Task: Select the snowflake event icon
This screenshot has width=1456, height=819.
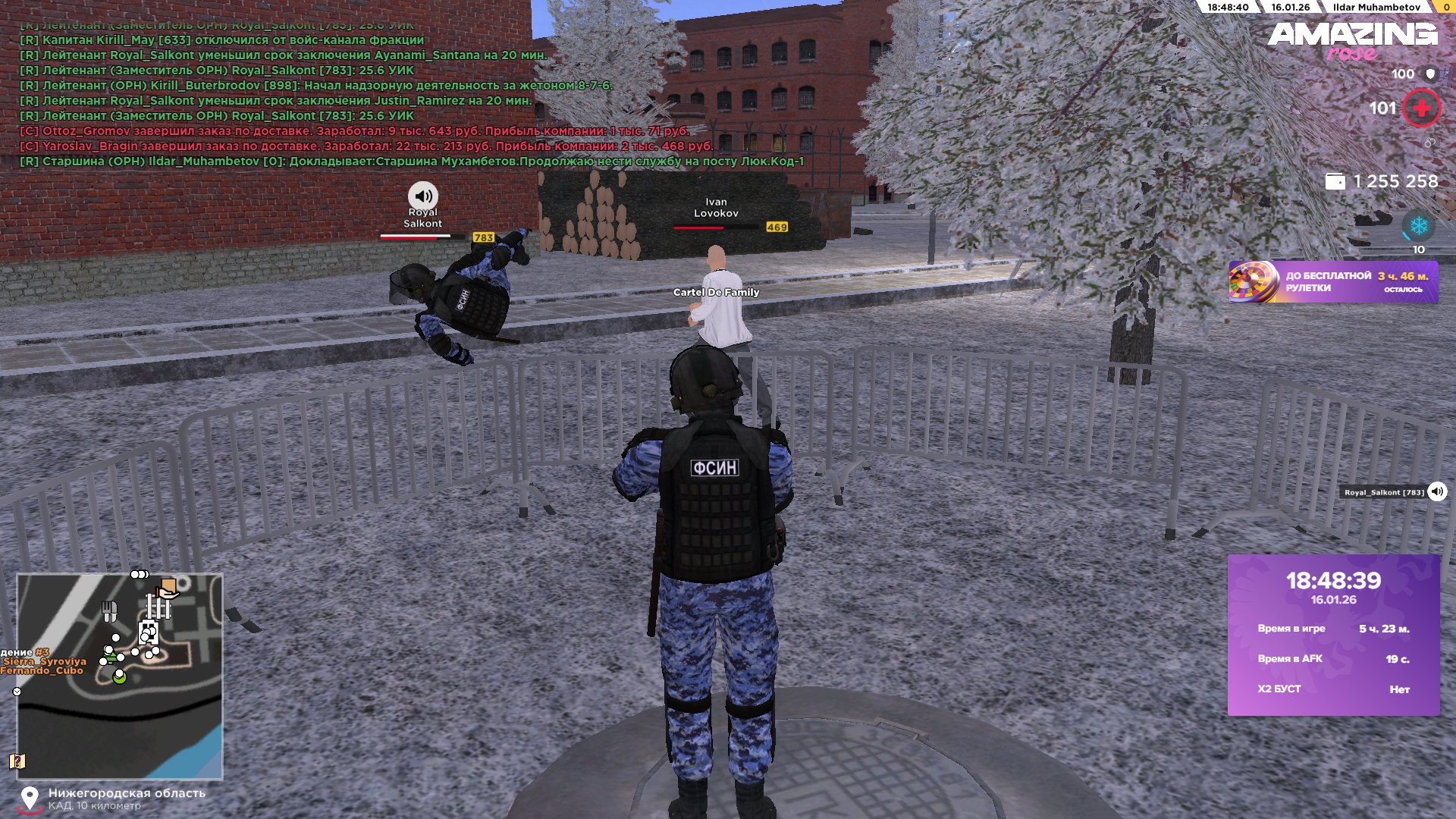Action: [x=1418, y=226]
